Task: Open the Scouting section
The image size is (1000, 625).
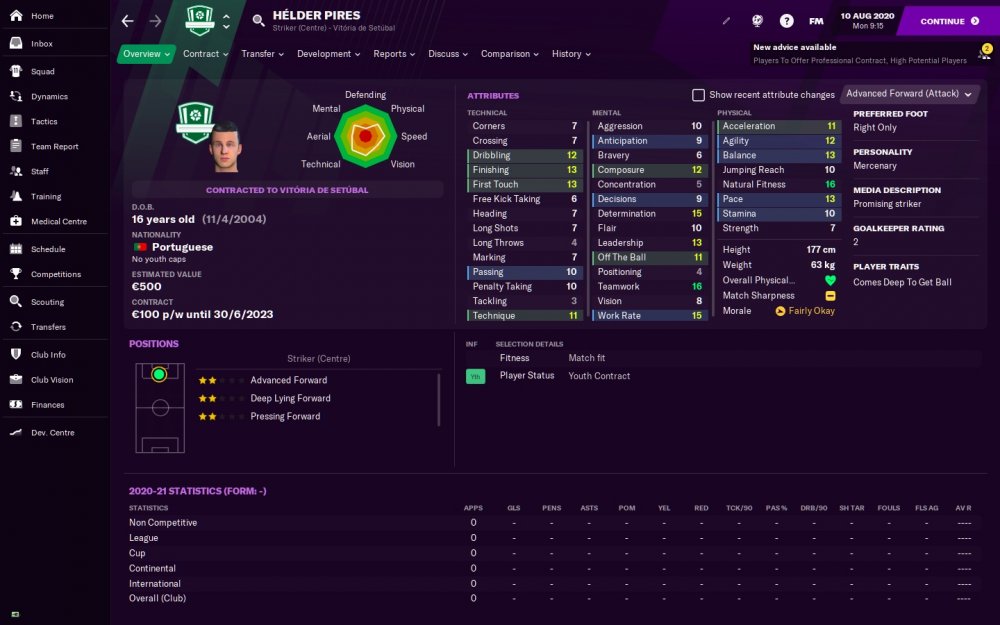Action: (x=47, y=302)
